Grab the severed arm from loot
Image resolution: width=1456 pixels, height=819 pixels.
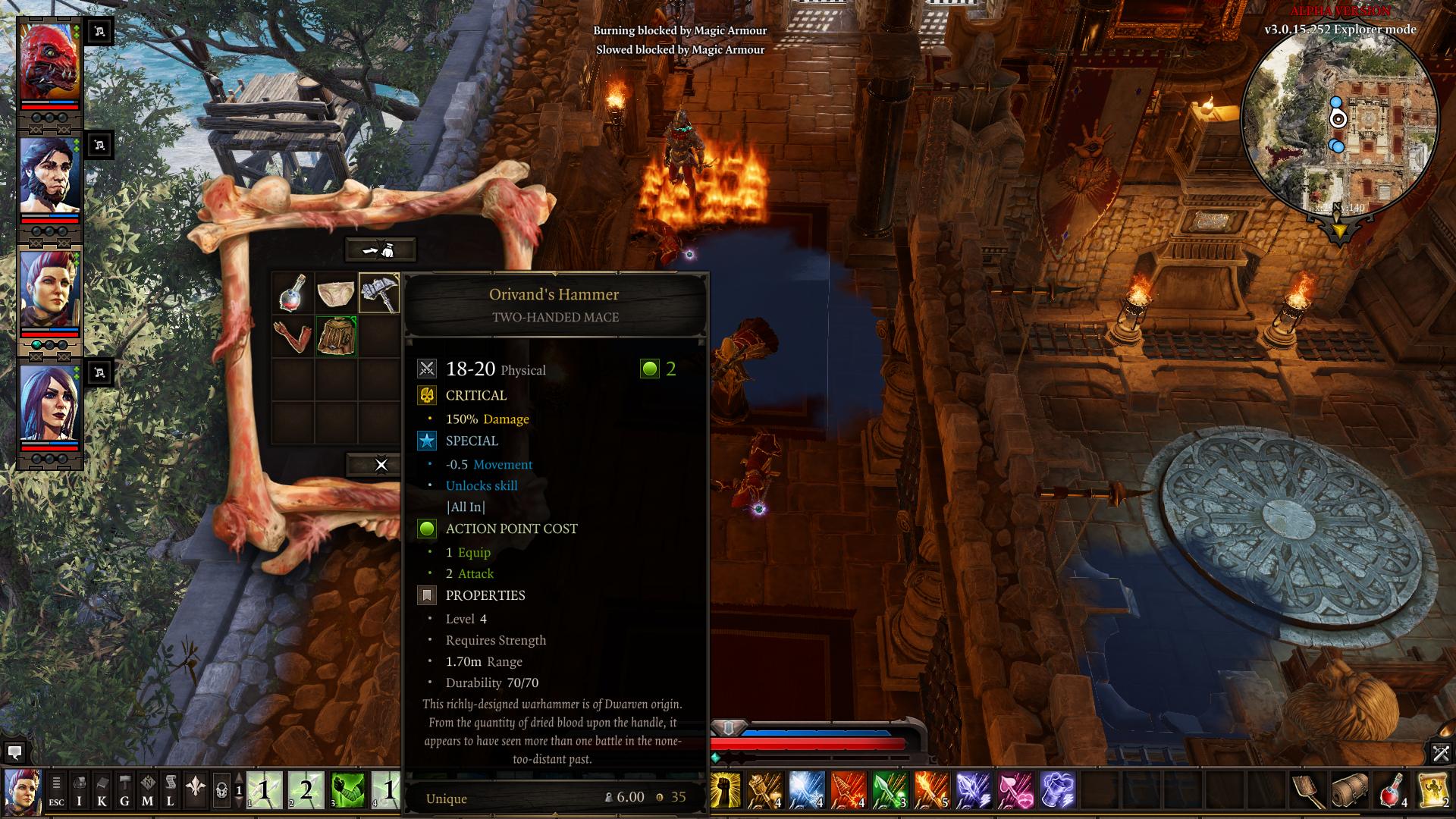click(x=293, y=336)
